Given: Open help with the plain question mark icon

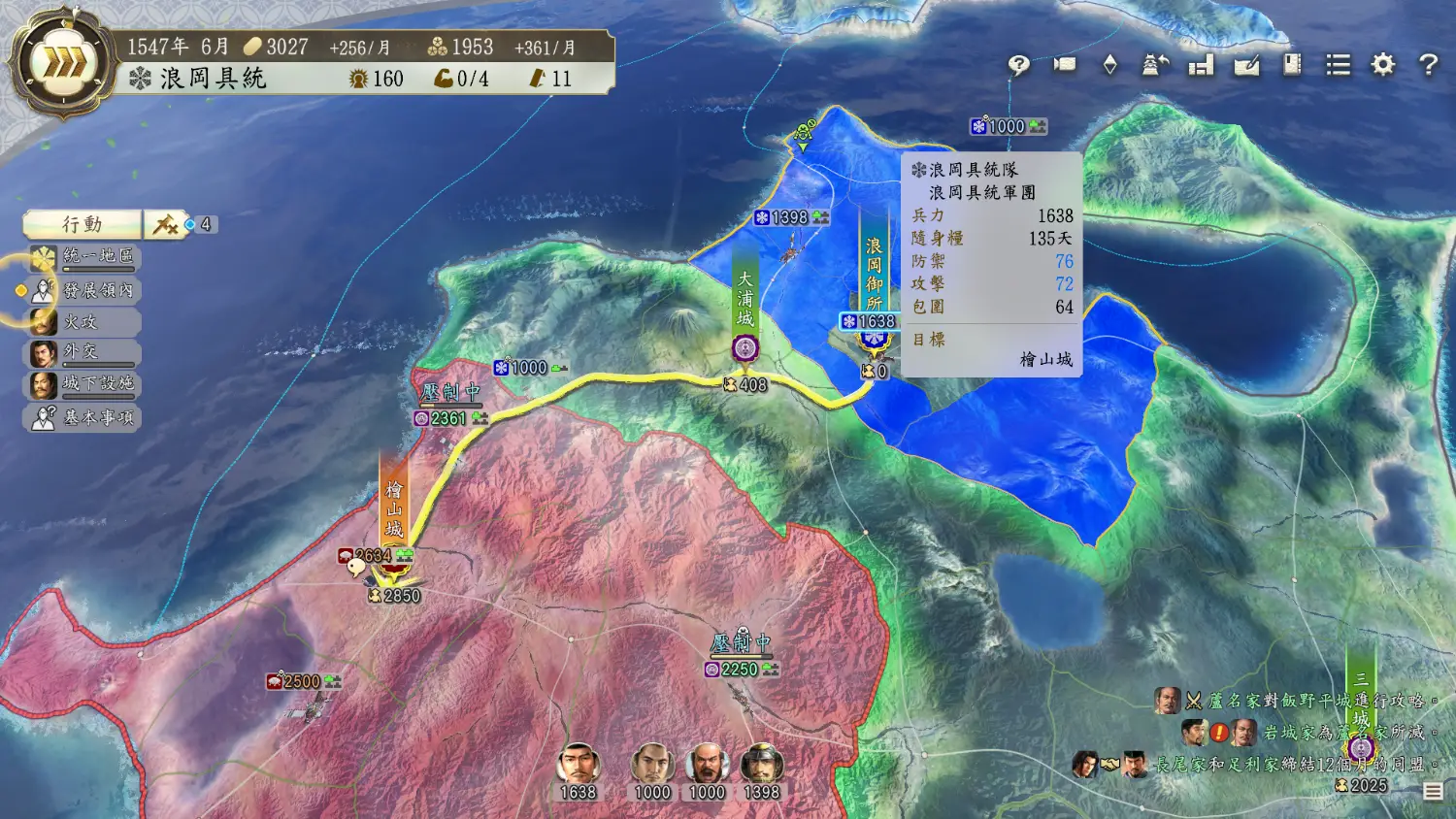Looking at the screenshot, I should 1428,65.
